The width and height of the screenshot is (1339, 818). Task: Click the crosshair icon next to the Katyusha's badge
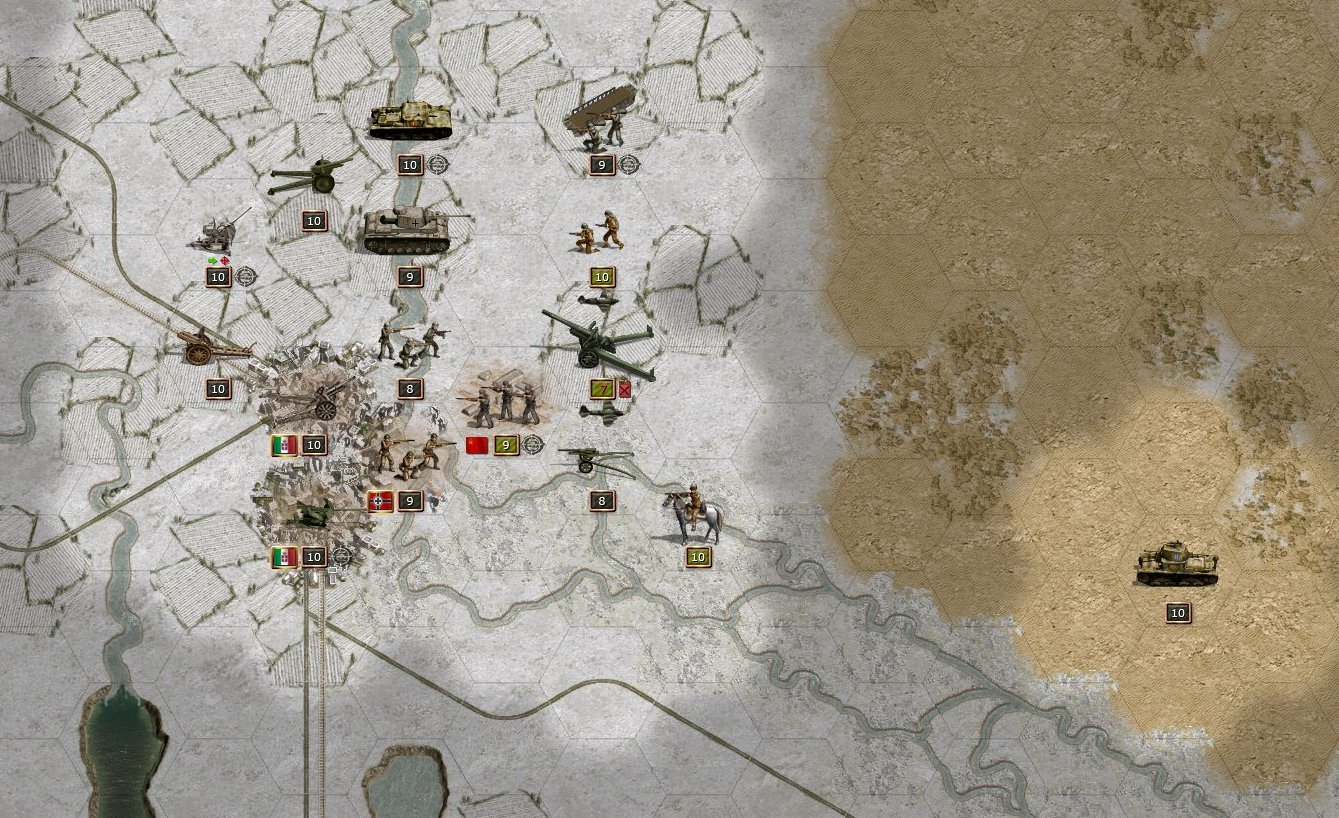[628, 165]
